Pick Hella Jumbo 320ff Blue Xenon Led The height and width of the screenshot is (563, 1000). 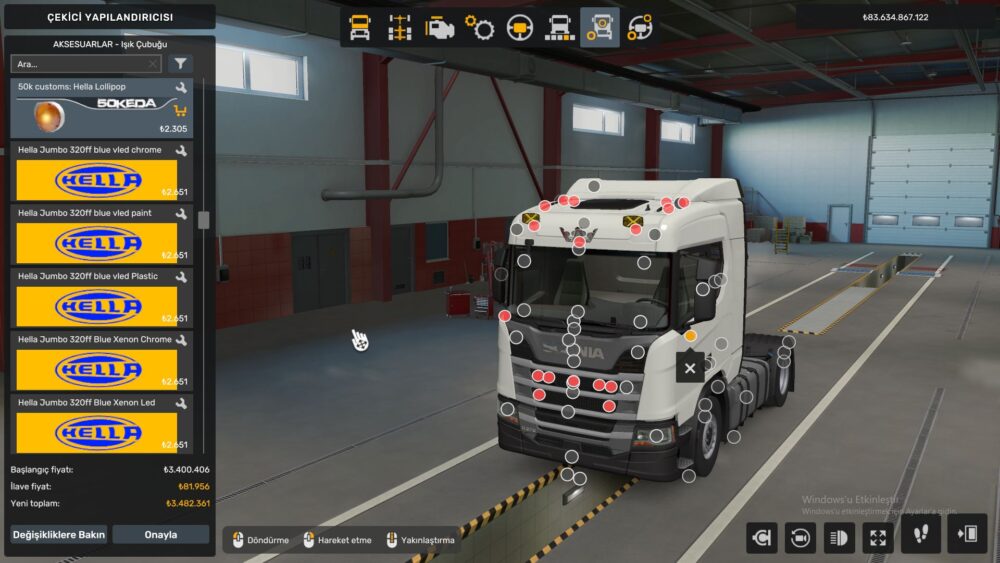(100, 423)
